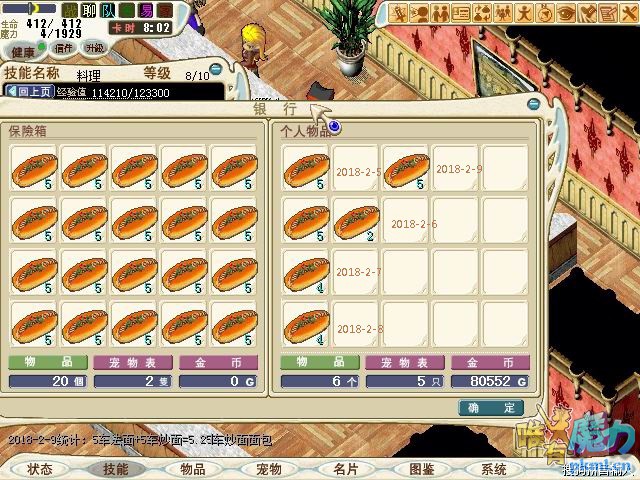The image size is (640, 480).
Task: Switch the safe box to 宠物表 pet list
Action: pos(133,362)
